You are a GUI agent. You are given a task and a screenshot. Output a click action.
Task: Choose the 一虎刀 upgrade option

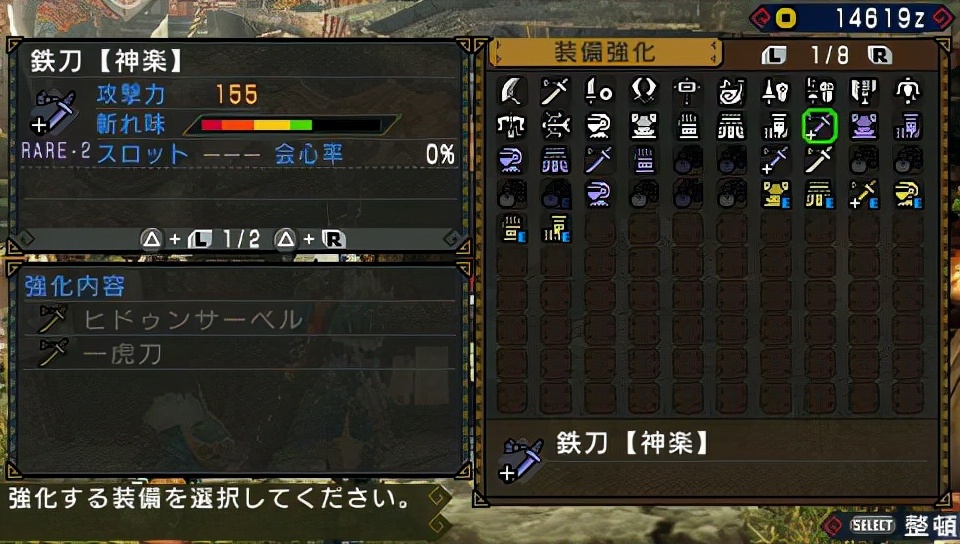click(122, 353)
